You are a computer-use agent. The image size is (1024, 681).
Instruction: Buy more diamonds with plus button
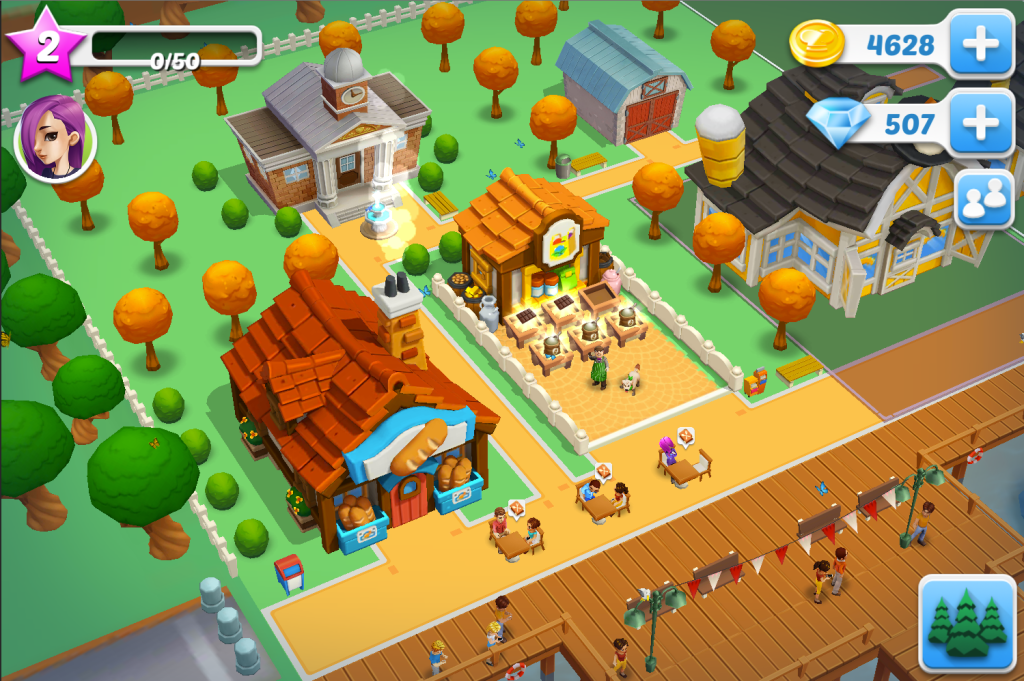point(981,123)
